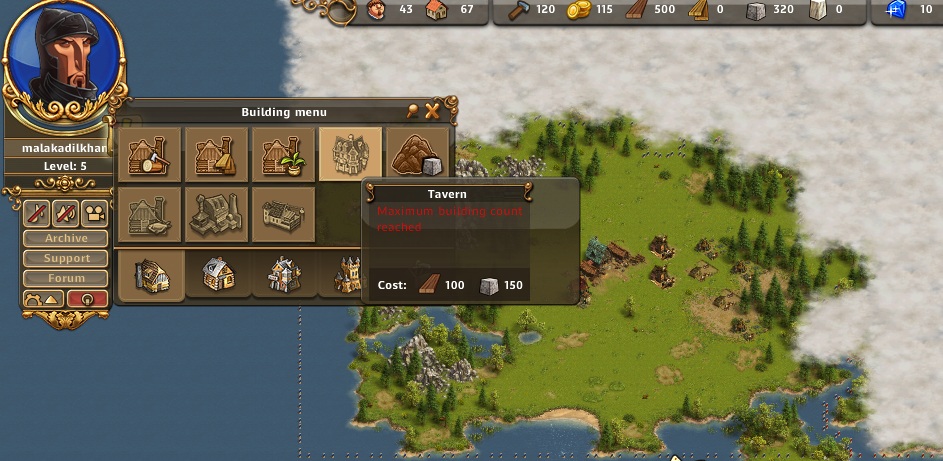Choose the fisherman hut with the fish

150,214
